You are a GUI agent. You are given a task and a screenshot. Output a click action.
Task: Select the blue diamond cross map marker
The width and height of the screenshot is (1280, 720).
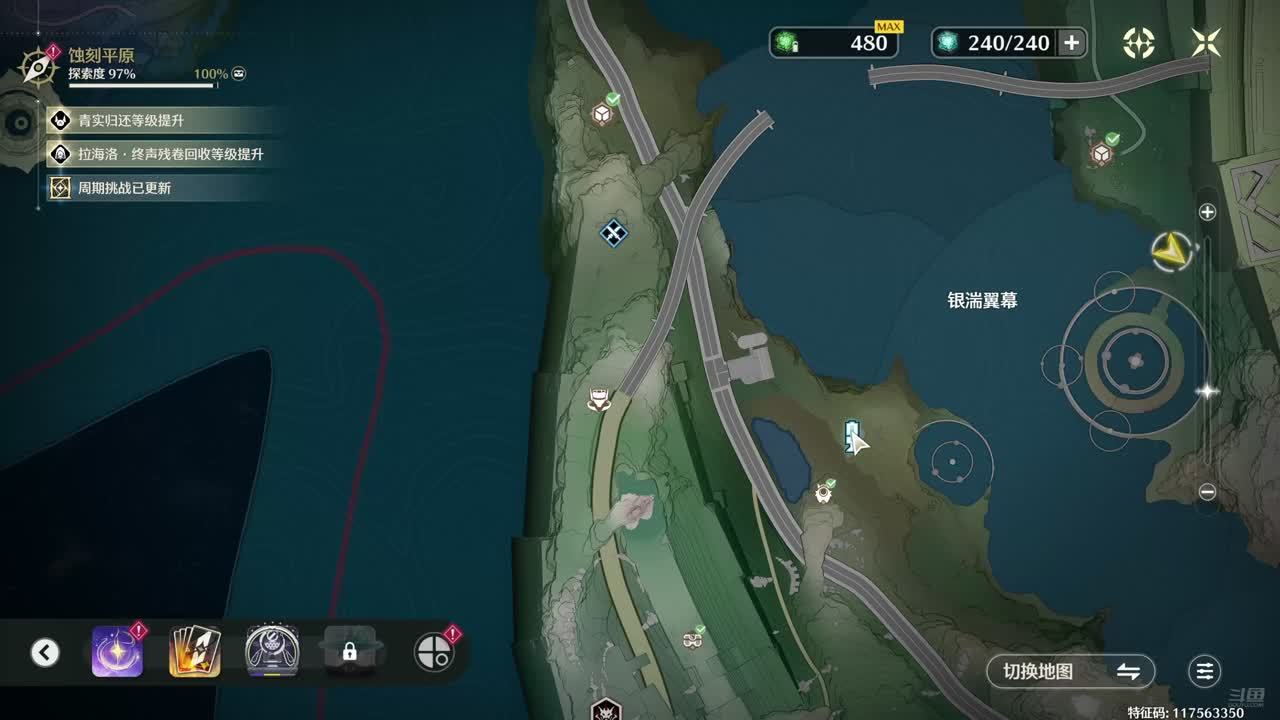[x=613, y=233]
